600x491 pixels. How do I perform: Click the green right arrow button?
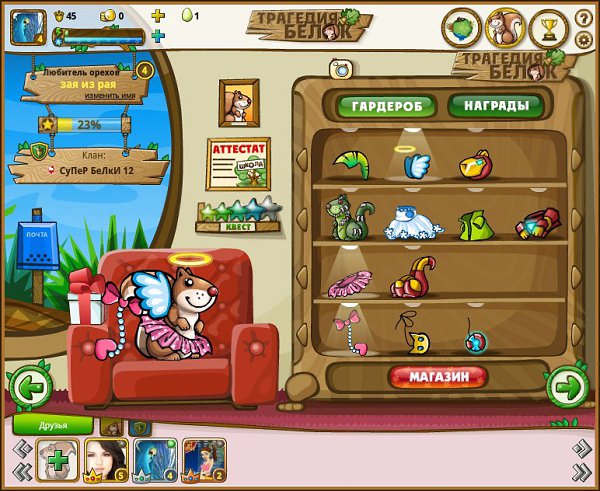[x=566, y=385]
